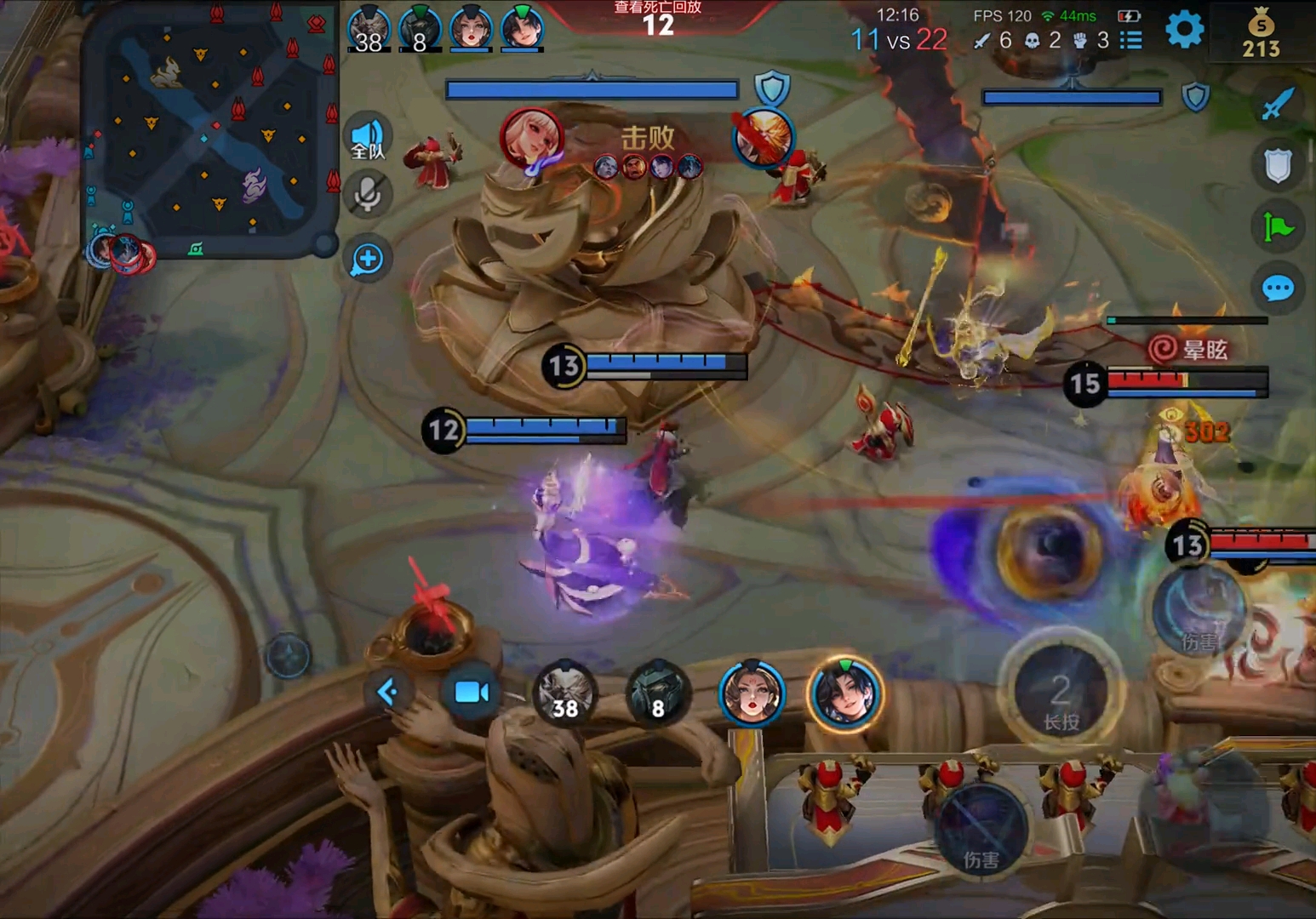1316x919 pixels.
Task: Toggle the team voice speaker
Action: click(368, 138)
